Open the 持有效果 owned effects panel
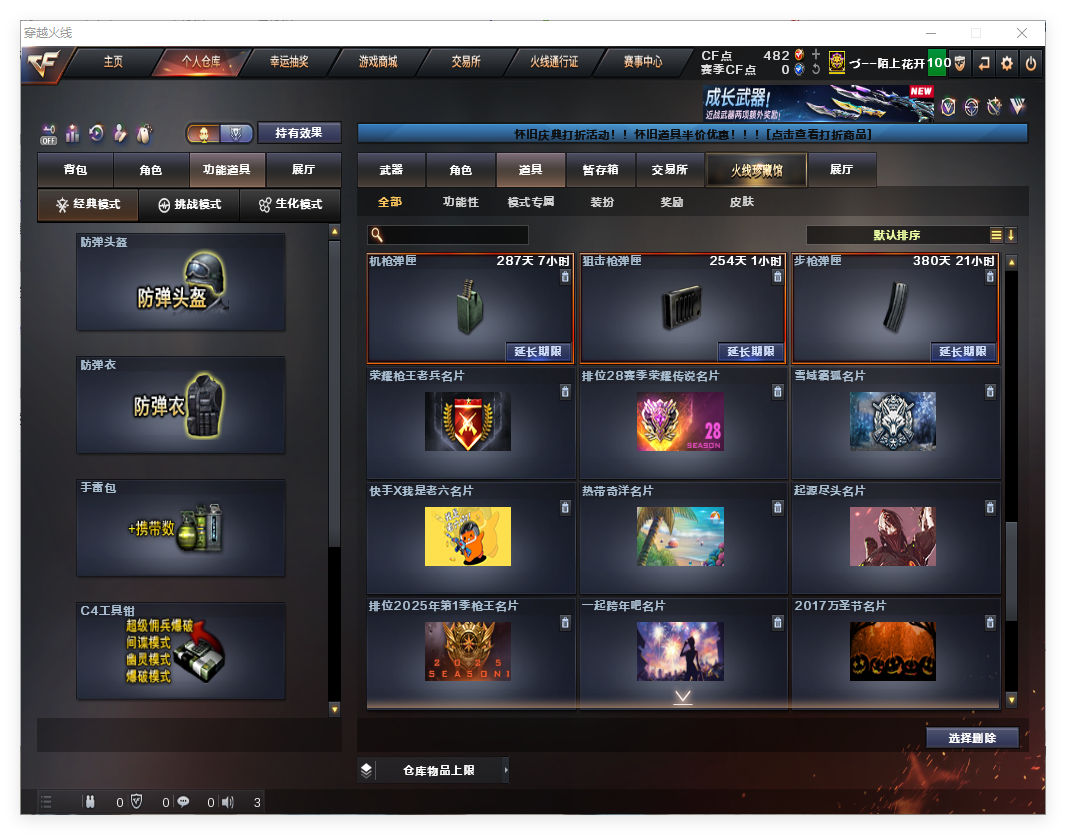 tap(299, 133)
